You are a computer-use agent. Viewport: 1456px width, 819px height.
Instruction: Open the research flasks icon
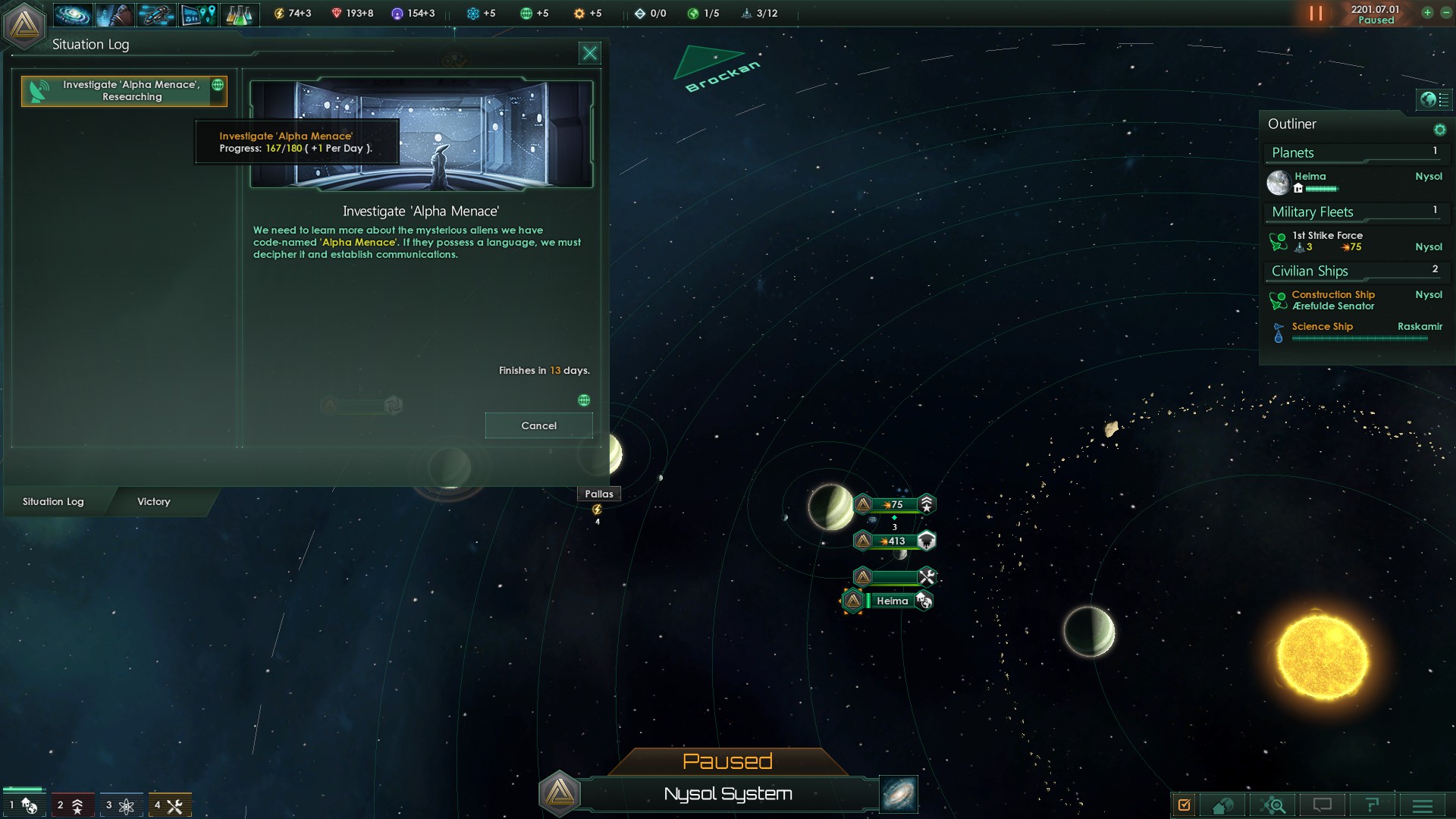pyautogui.click(x=239, y=14)
